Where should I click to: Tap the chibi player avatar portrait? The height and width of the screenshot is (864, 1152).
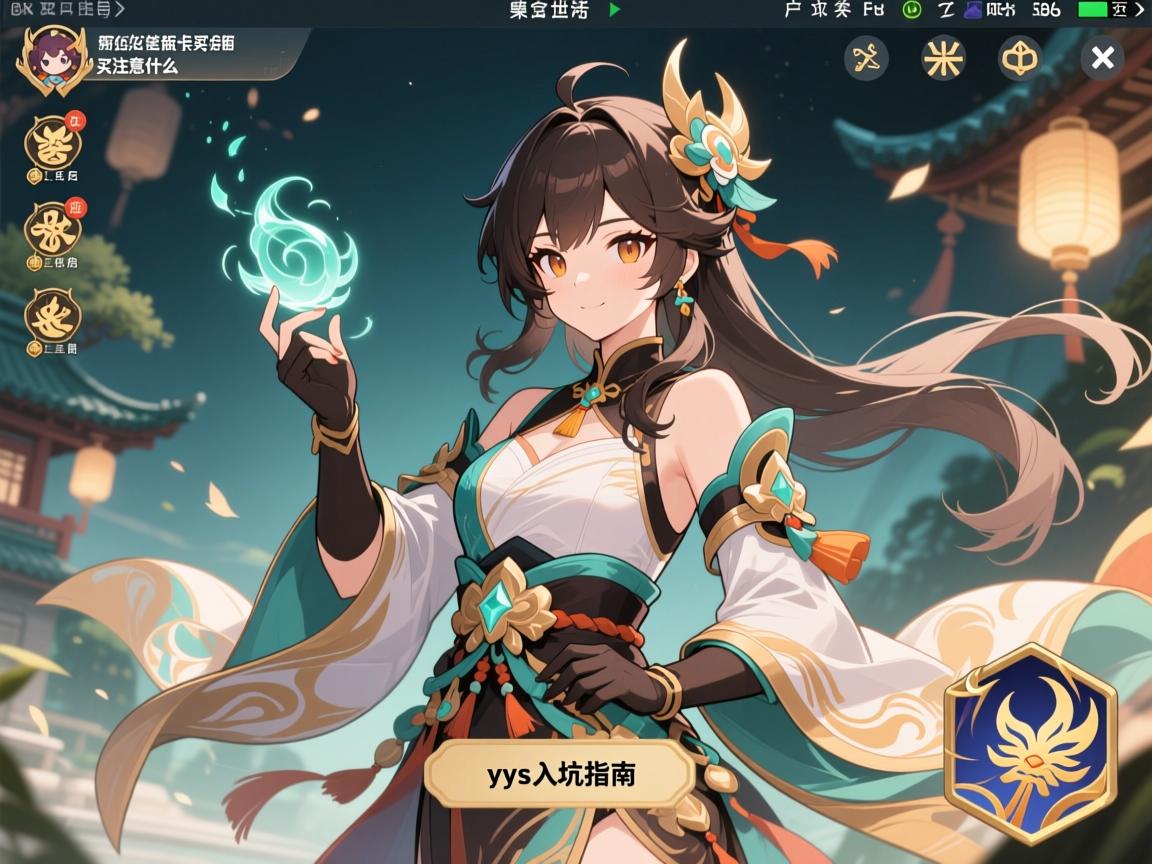coord(46,59)
